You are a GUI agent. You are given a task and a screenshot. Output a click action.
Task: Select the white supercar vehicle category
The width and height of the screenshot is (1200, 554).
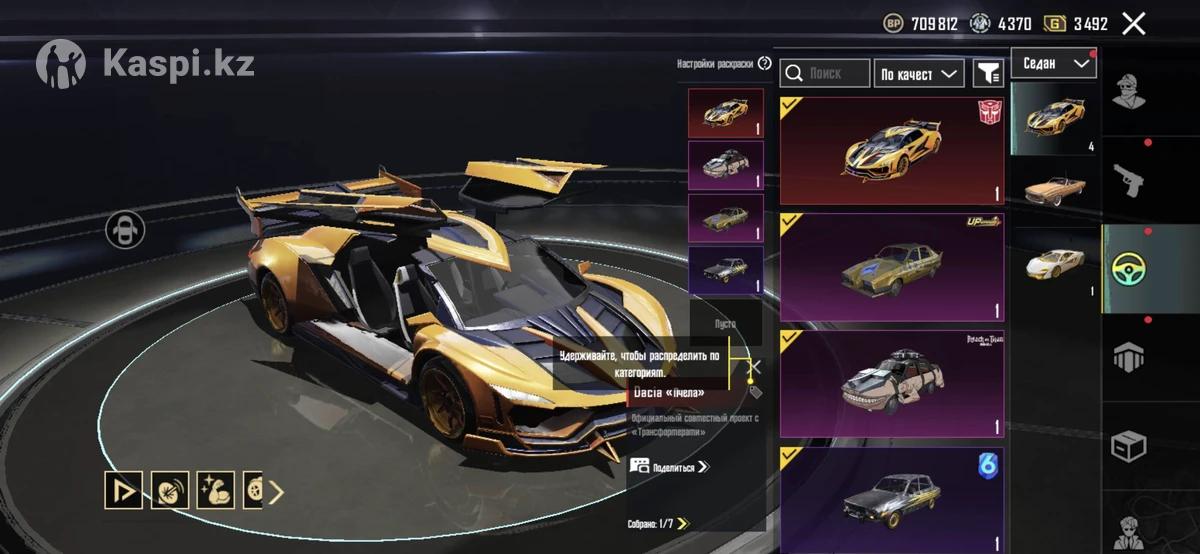point(1055,265)
